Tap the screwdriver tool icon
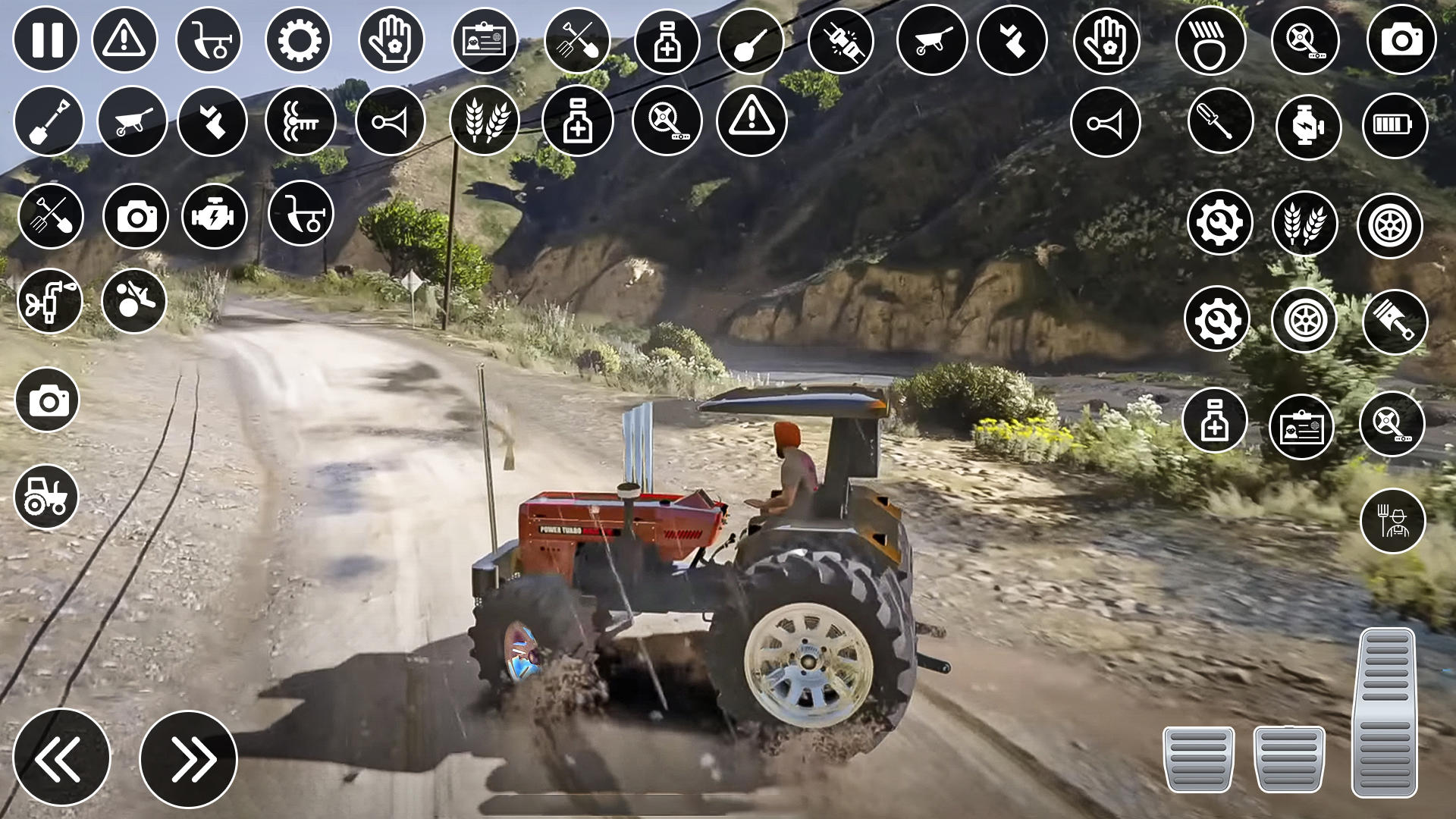 [x=1221, y=121]
